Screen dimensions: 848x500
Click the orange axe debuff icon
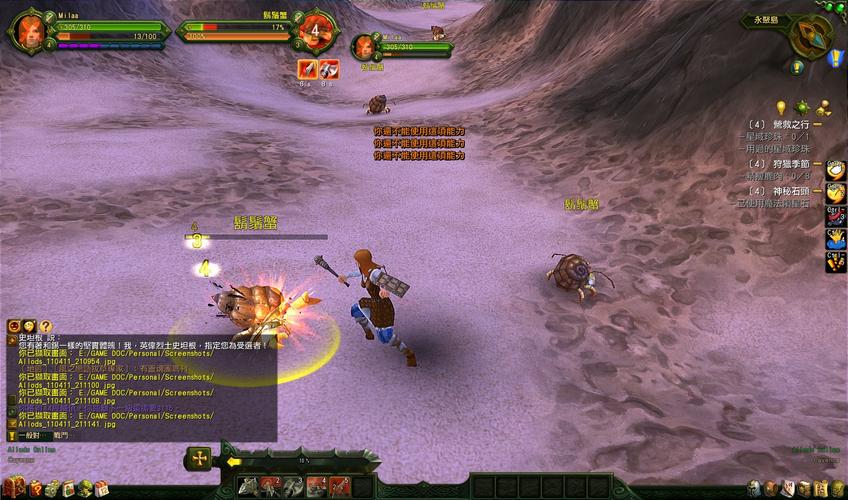(308, 69)
